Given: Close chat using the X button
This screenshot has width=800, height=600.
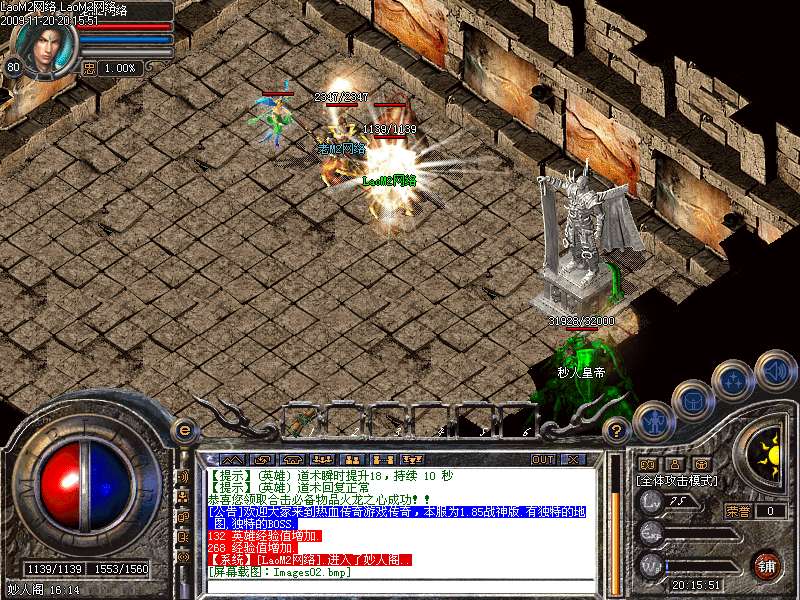Looking at the screenshot, I should click(573, 460).
